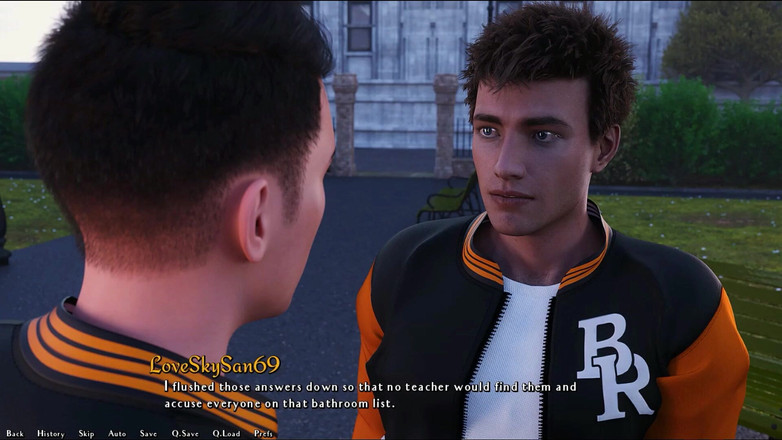Viewport: 782px width, 440px height.
Task: Quick save with Q.Save
Action: [x=184, y=433]
